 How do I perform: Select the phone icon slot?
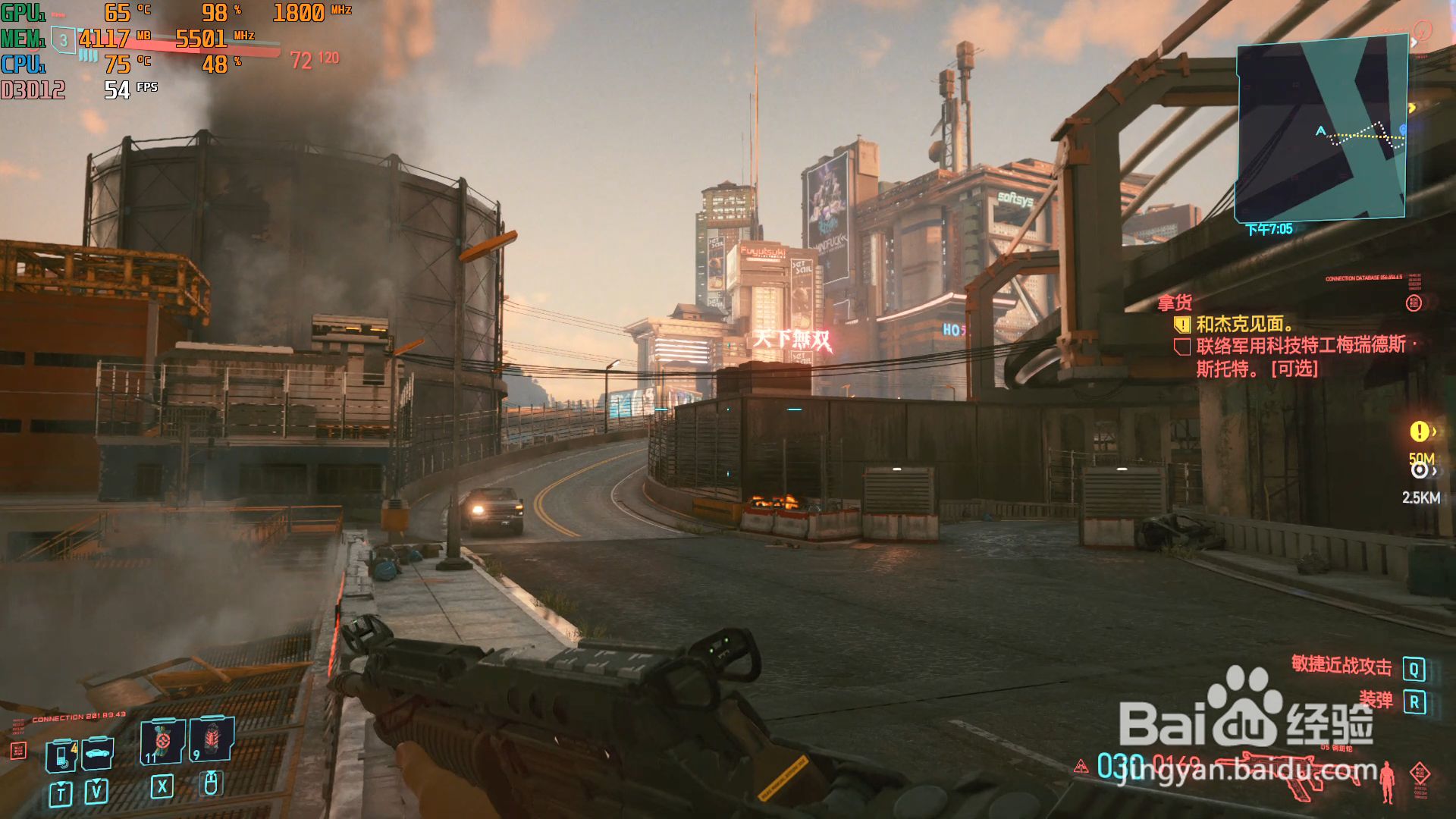tap(61, 756)
